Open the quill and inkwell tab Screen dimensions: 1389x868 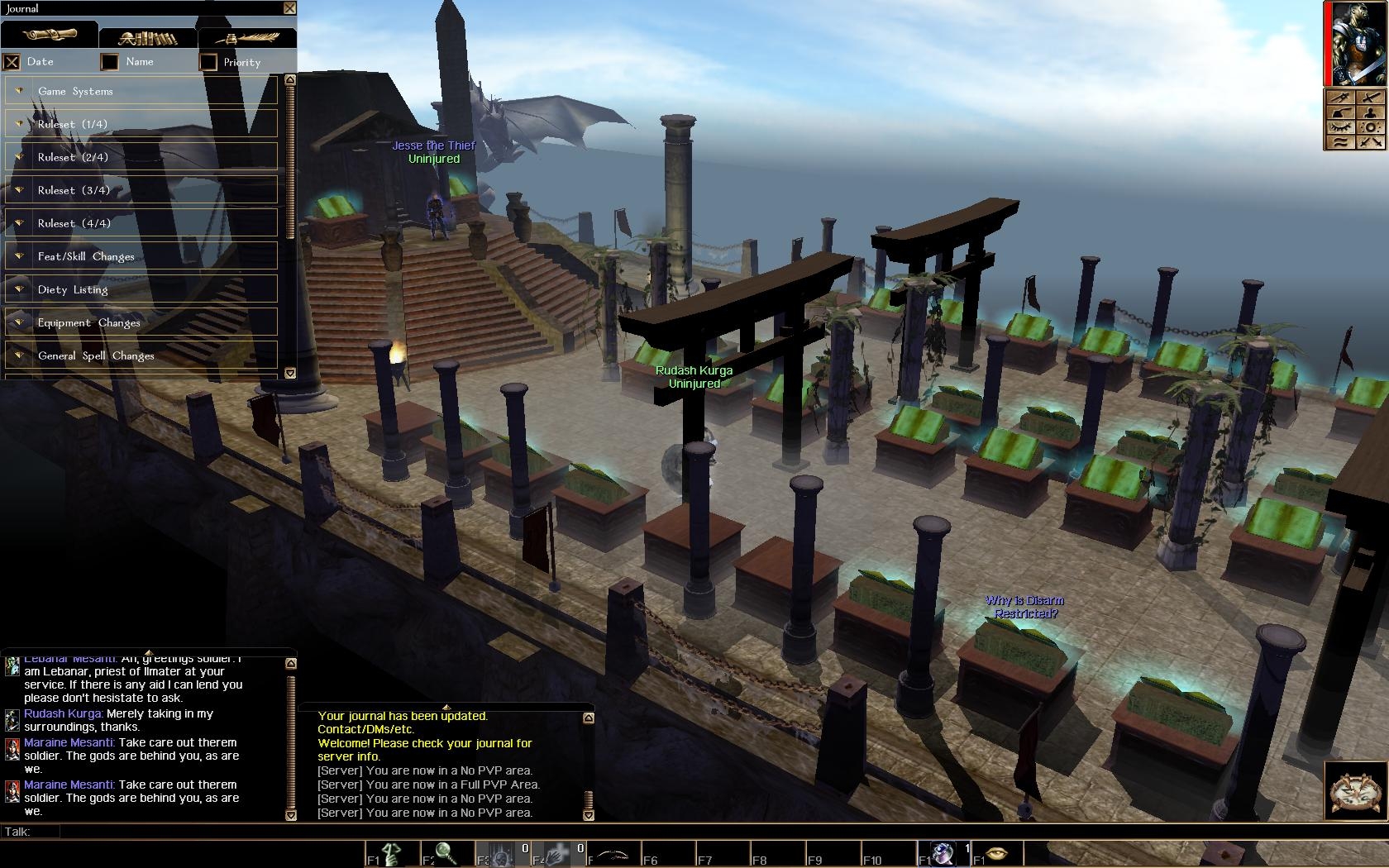click(247, 37)
